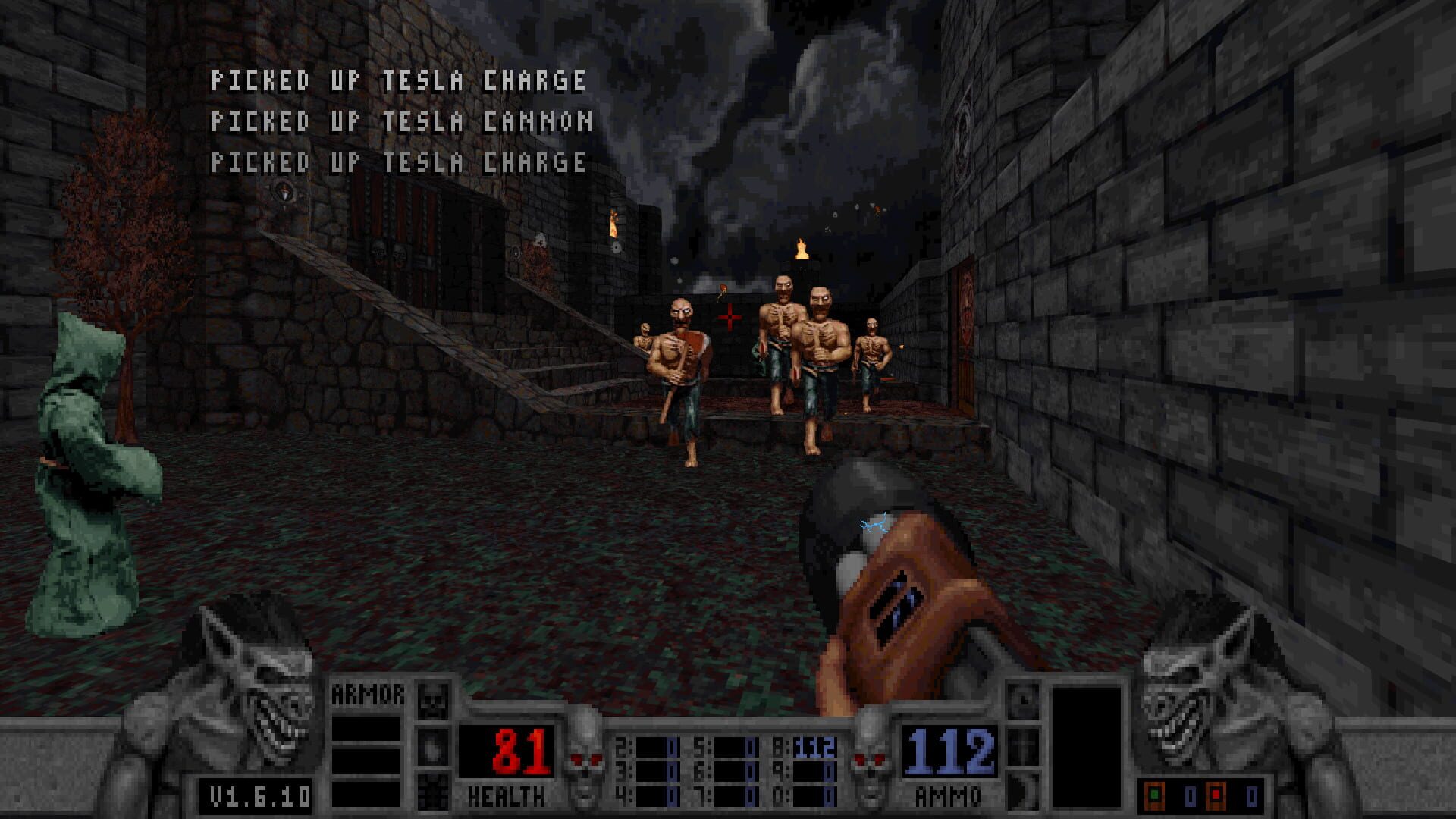Select the cross icon beside the AMMO display
Image resolution: width=1456 pixels, height=819 pixels.
1023,747
